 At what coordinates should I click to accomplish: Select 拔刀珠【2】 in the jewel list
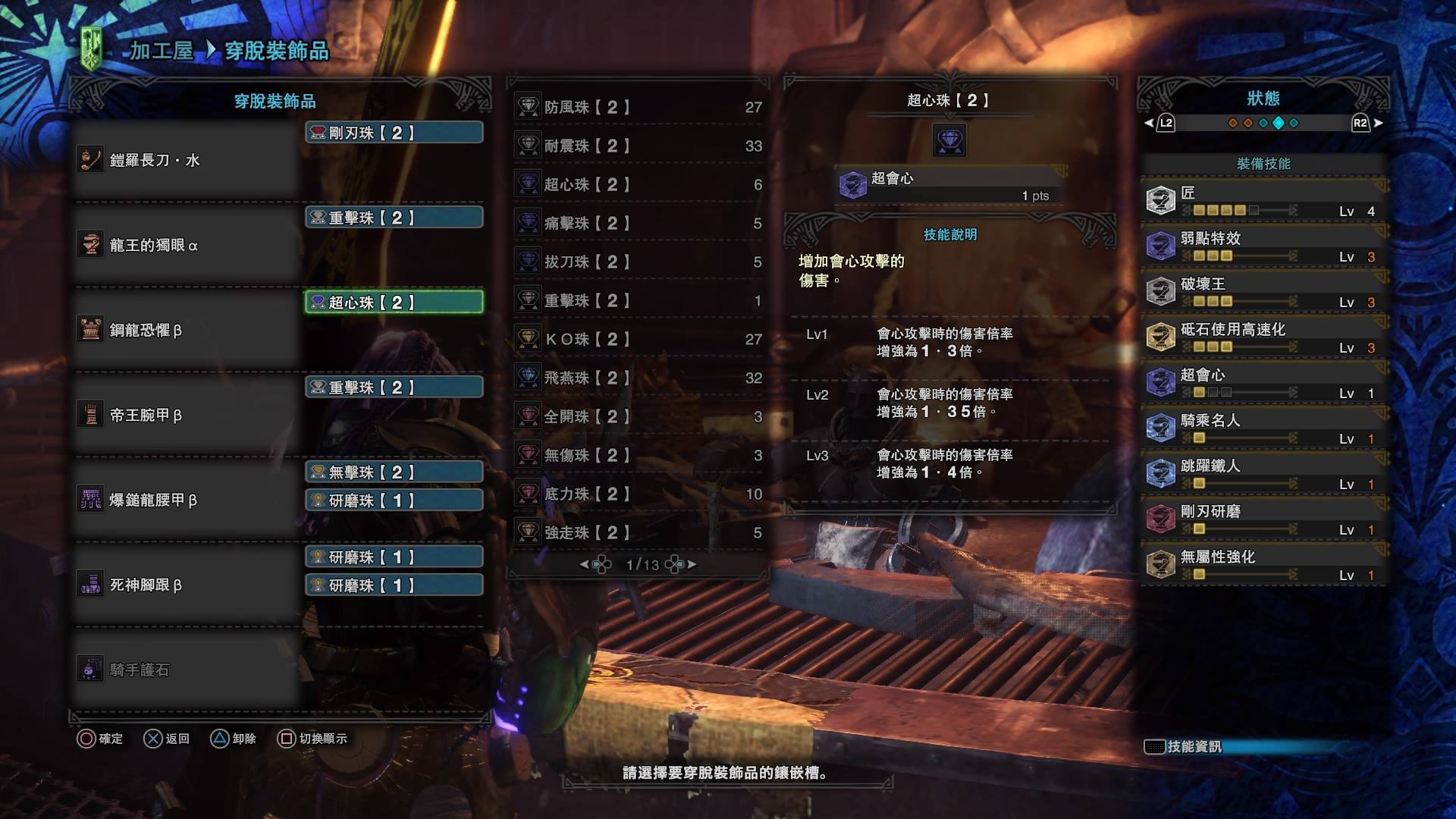(x=638, y=262)
